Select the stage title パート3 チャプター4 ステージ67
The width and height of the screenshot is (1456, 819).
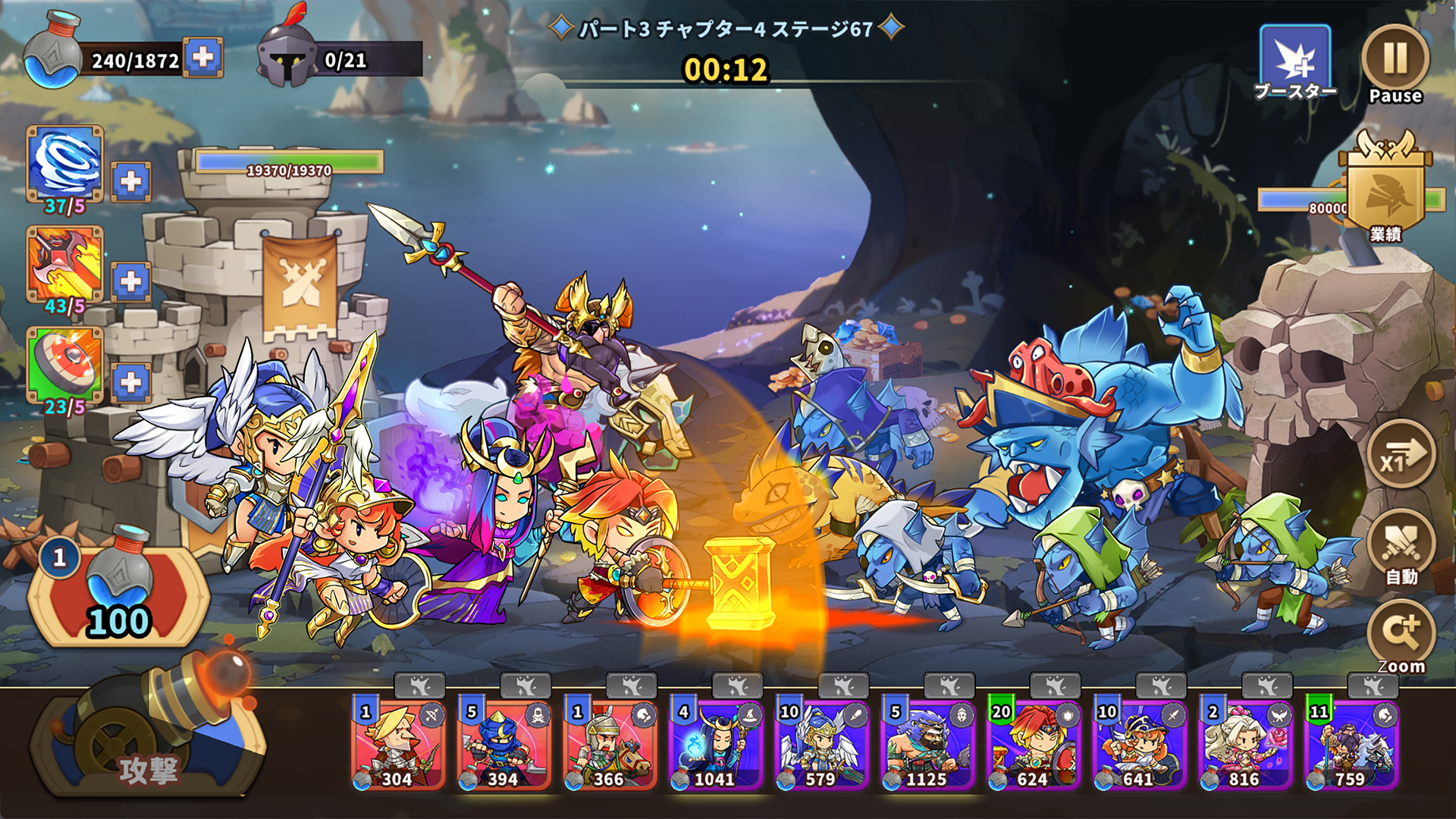[x=726, y=27]
